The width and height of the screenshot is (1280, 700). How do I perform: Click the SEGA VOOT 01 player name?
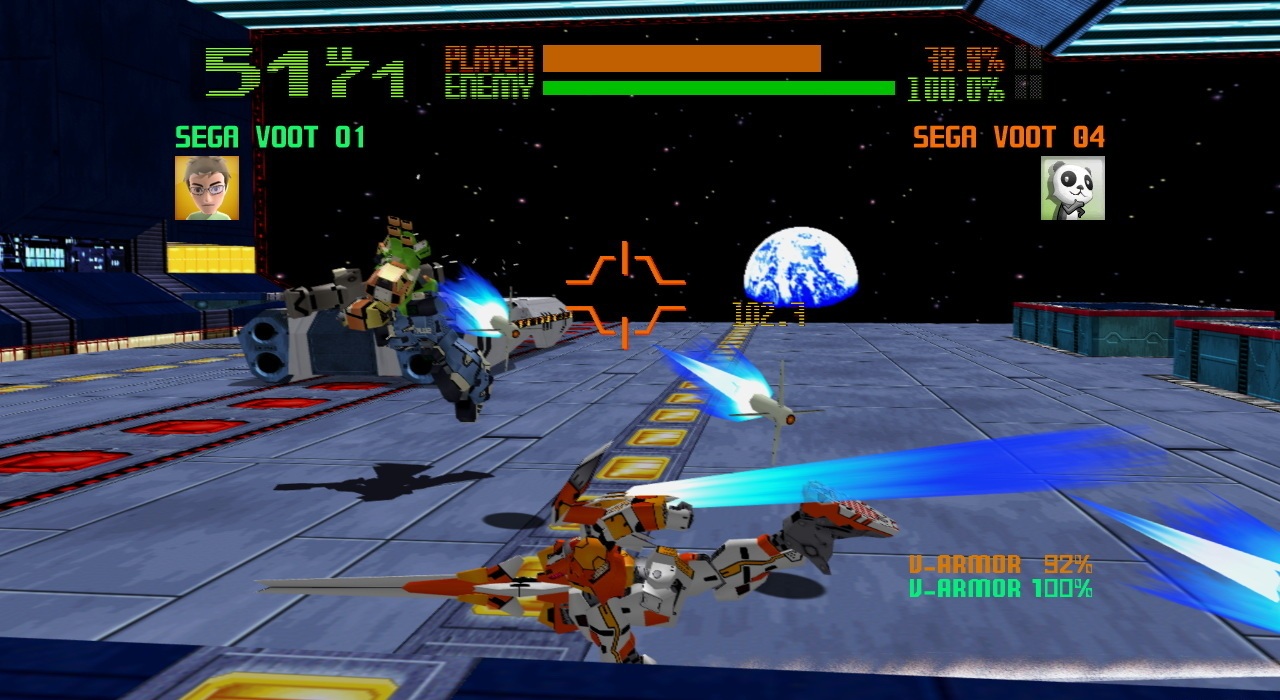click(270, 137)
